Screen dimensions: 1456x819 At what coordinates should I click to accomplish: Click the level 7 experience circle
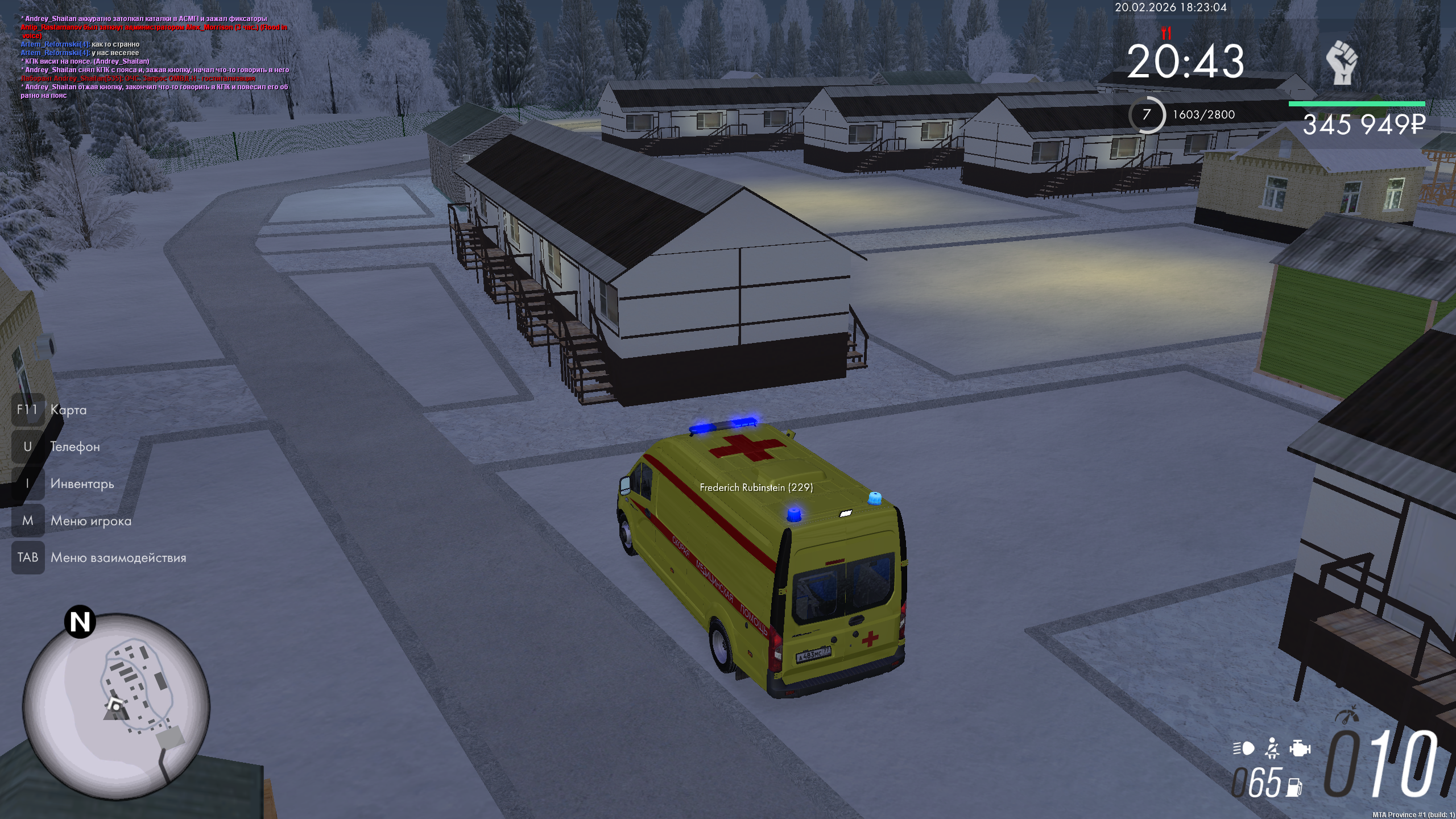1147,115
